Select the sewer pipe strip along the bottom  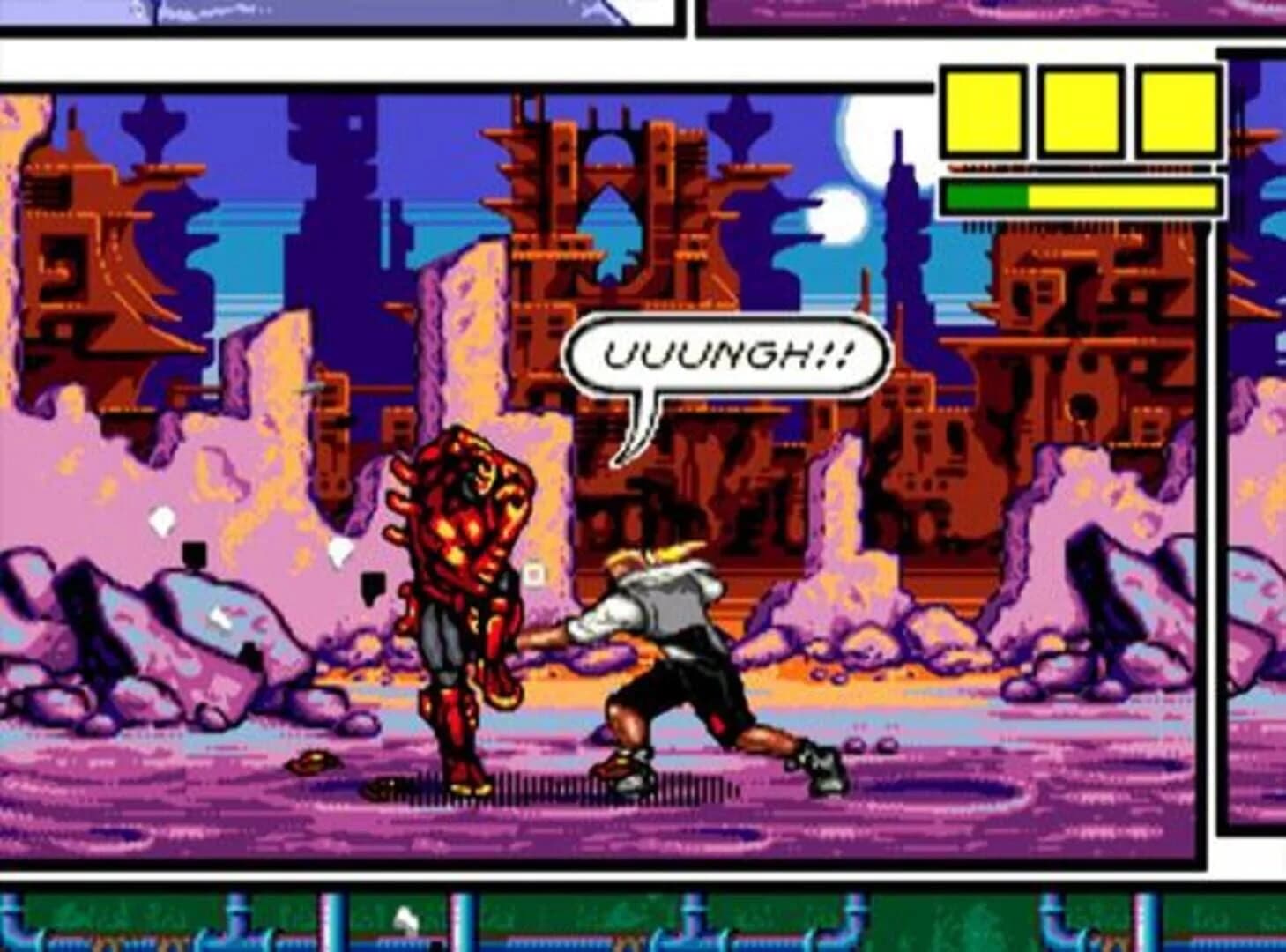617,921
